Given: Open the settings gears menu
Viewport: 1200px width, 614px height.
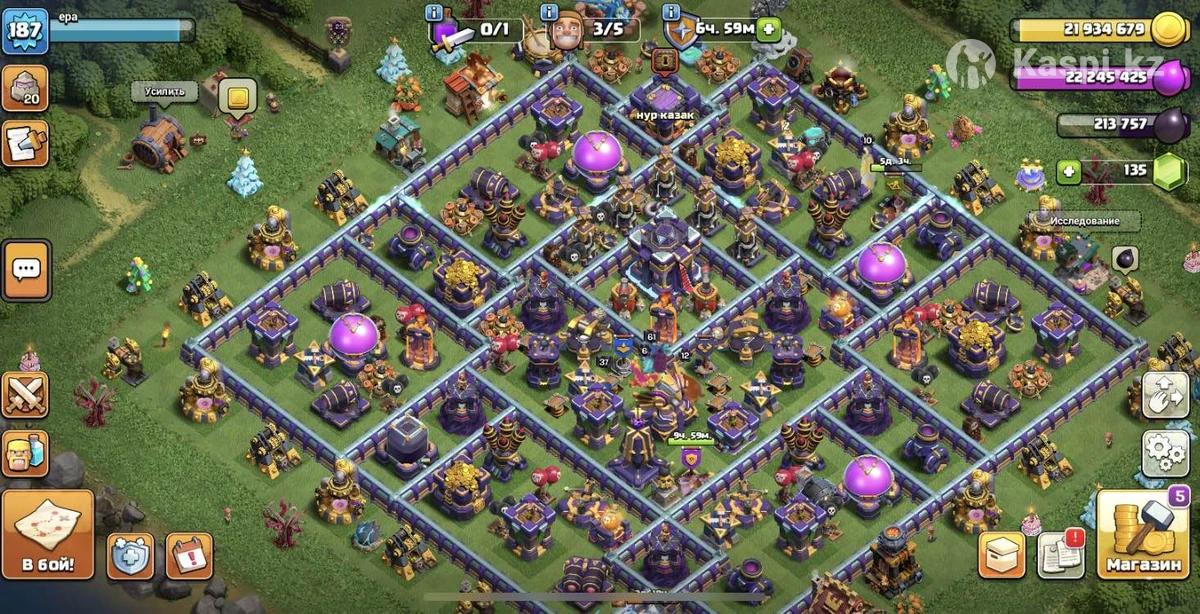Looking at the screenshot, I should click(1166, 454).
